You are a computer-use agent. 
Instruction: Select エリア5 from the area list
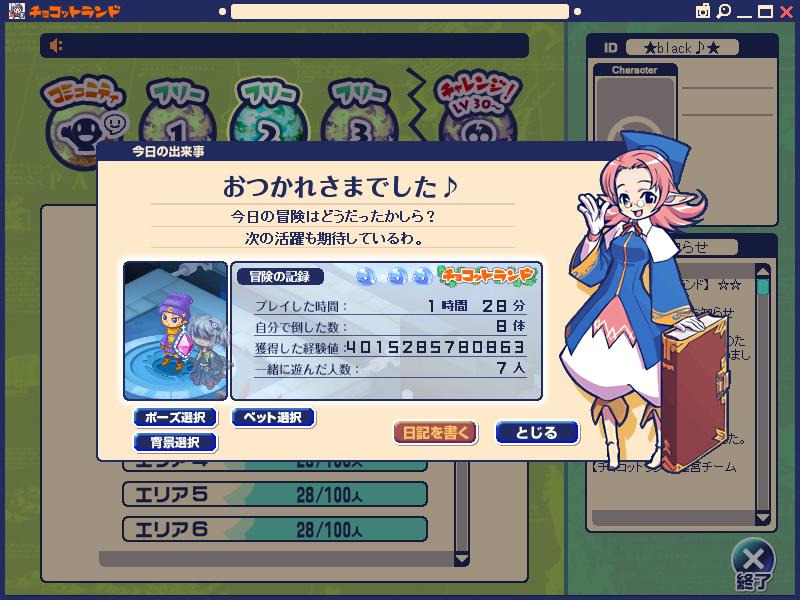(x=275, y=494)
